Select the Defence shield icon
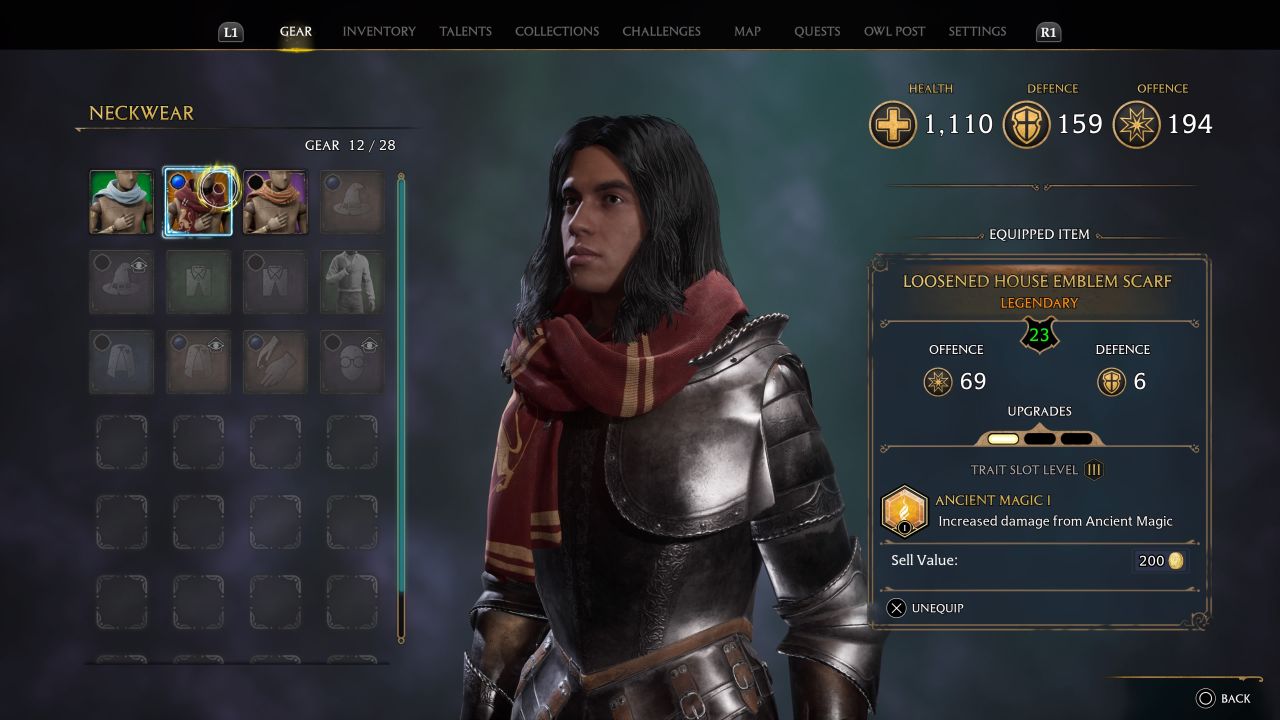 [x=1026, y=124]
